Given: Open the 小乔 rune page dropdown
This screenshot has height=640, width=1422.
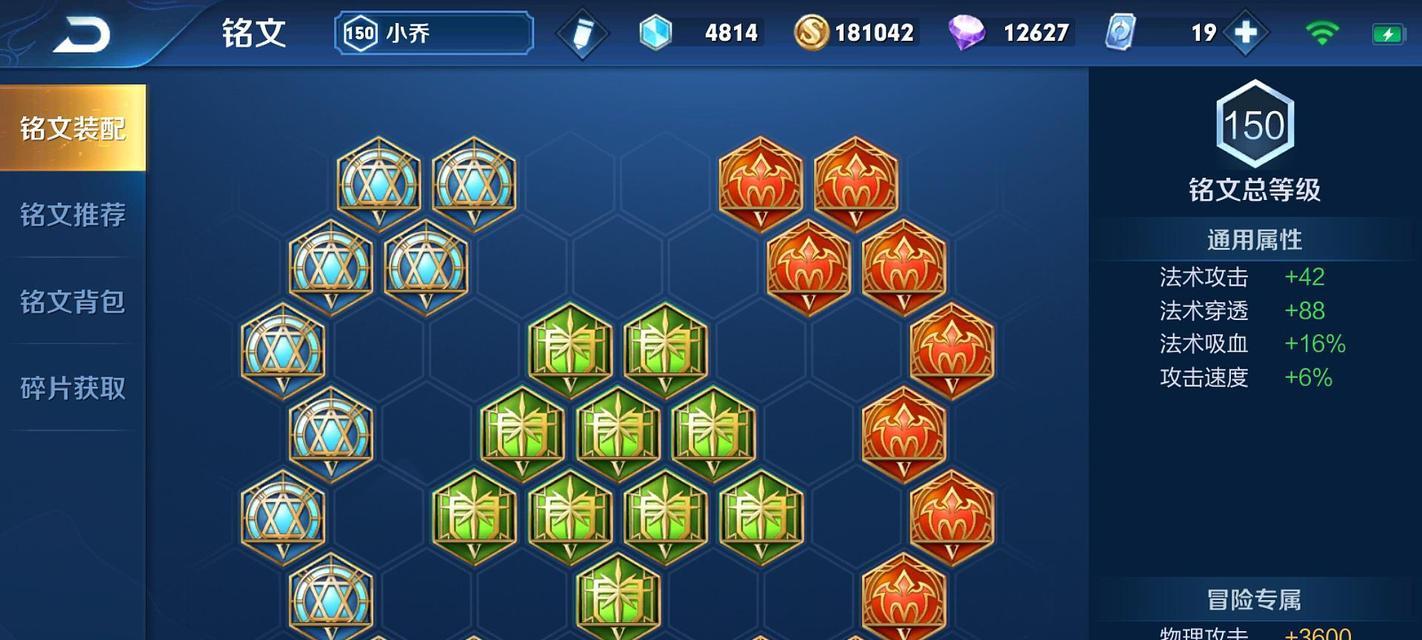Looking at the screenshot, I should point(434,33).
